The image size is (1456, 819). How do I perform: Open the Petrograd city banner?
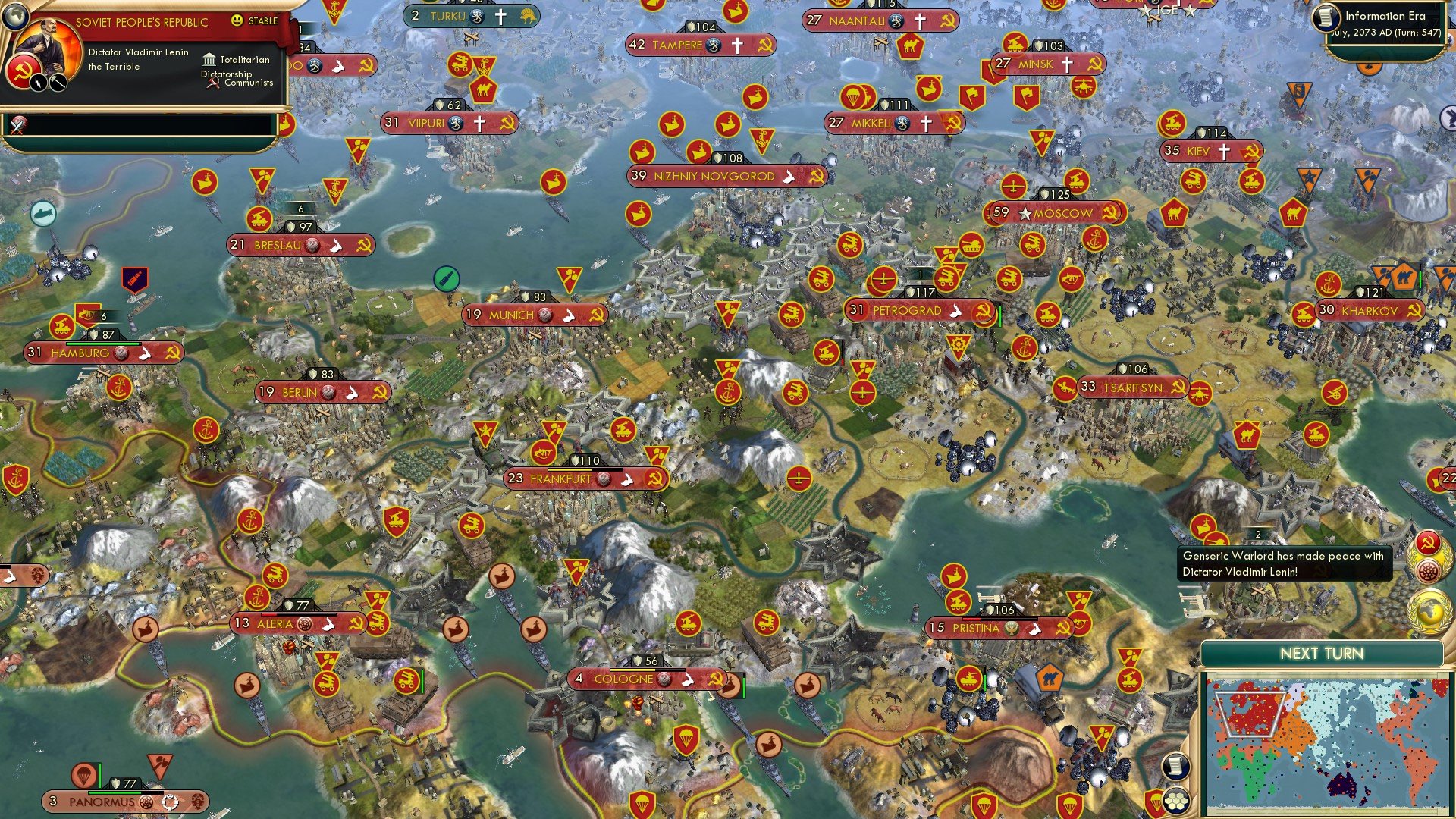(912, 311)
